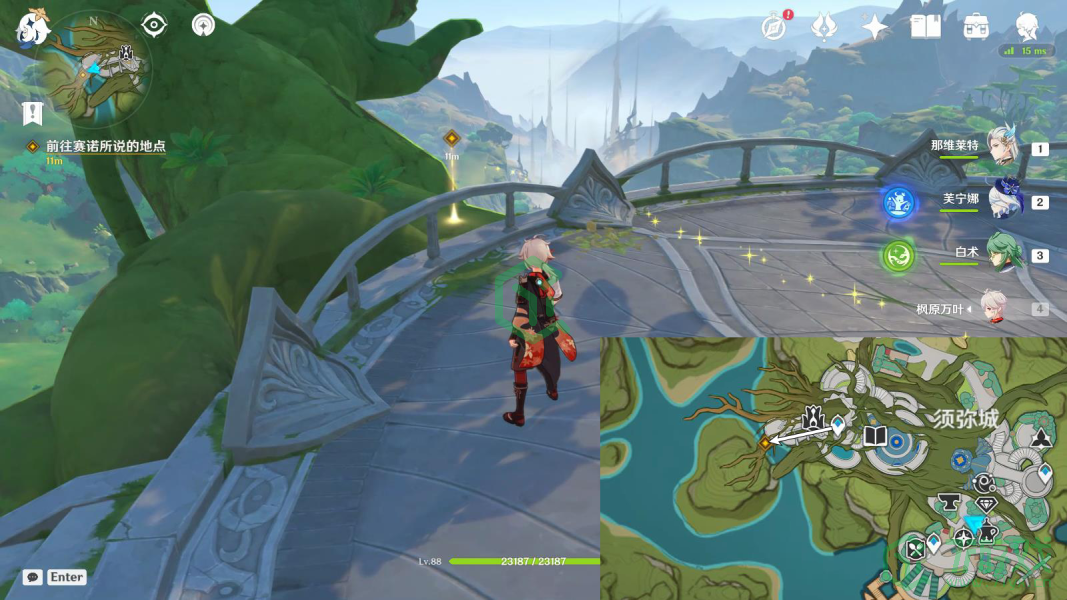Select the tracked quest 前往赛诺所说的地点
The image size is (1067, 600).
pyautogui.click(x=105, y=146)
